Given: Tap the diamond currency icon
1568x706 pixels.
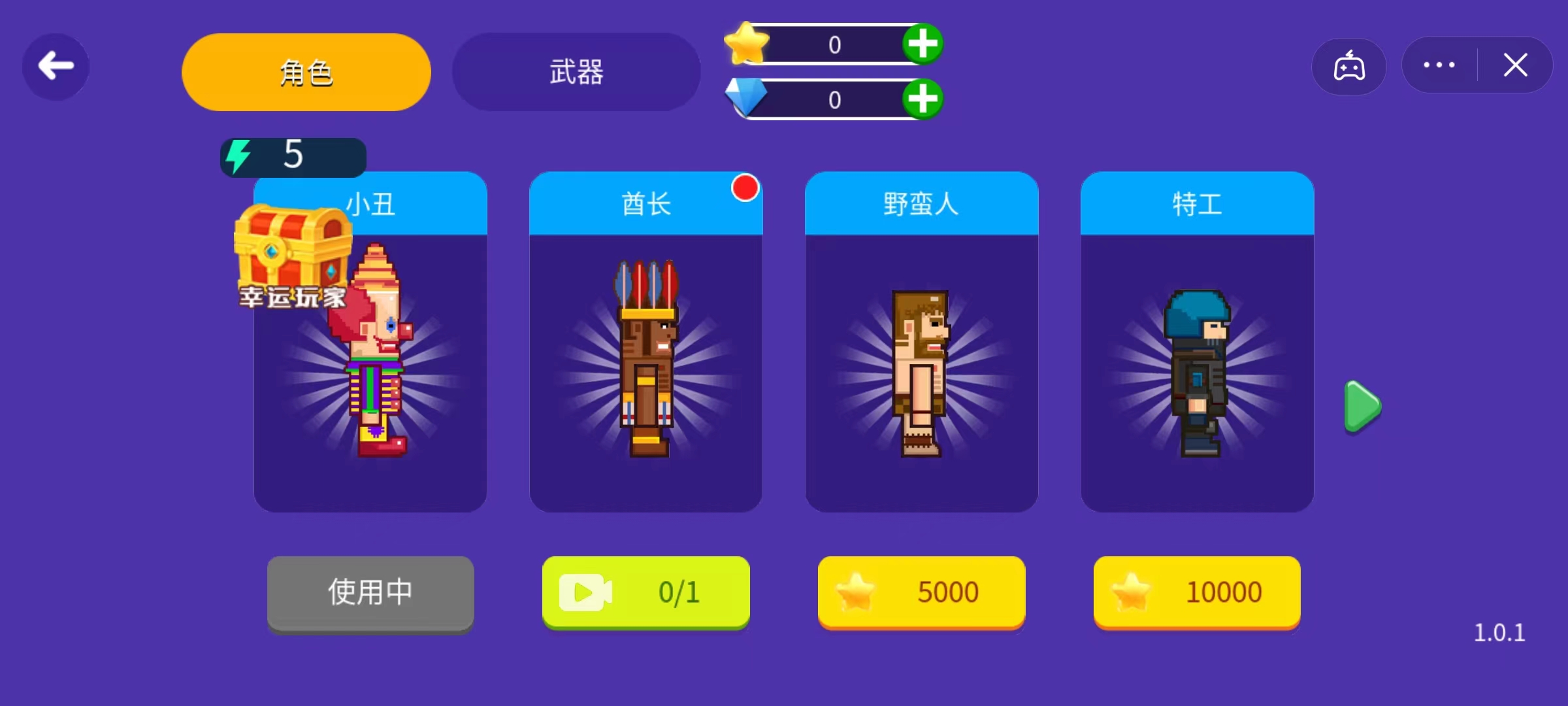Looking at the screenshot, I should tap(747, 99).
